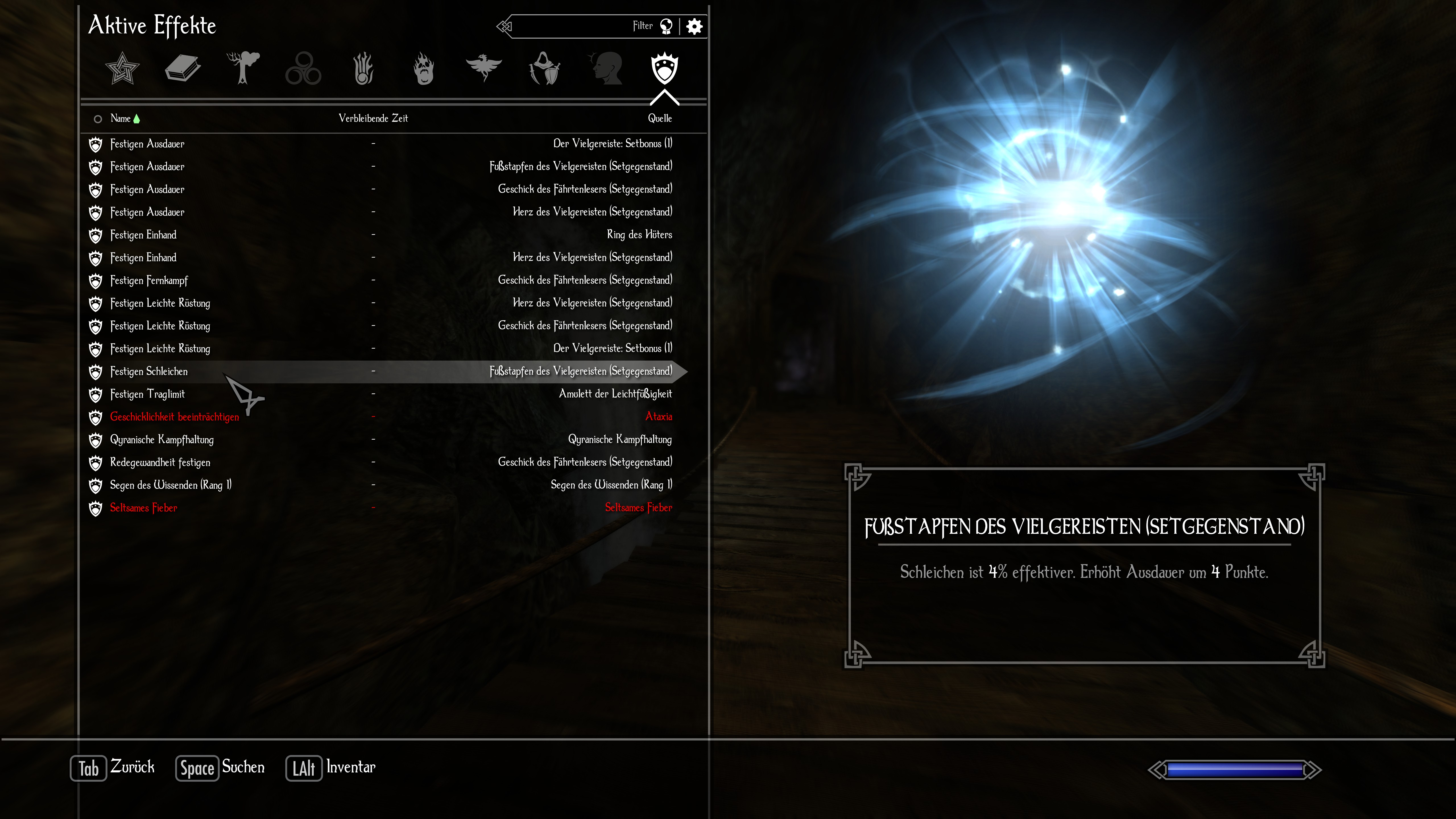Choose Segen des Wissenden (Rang I)
Viewport: 1456px width, 819px height.
[171, 485]
